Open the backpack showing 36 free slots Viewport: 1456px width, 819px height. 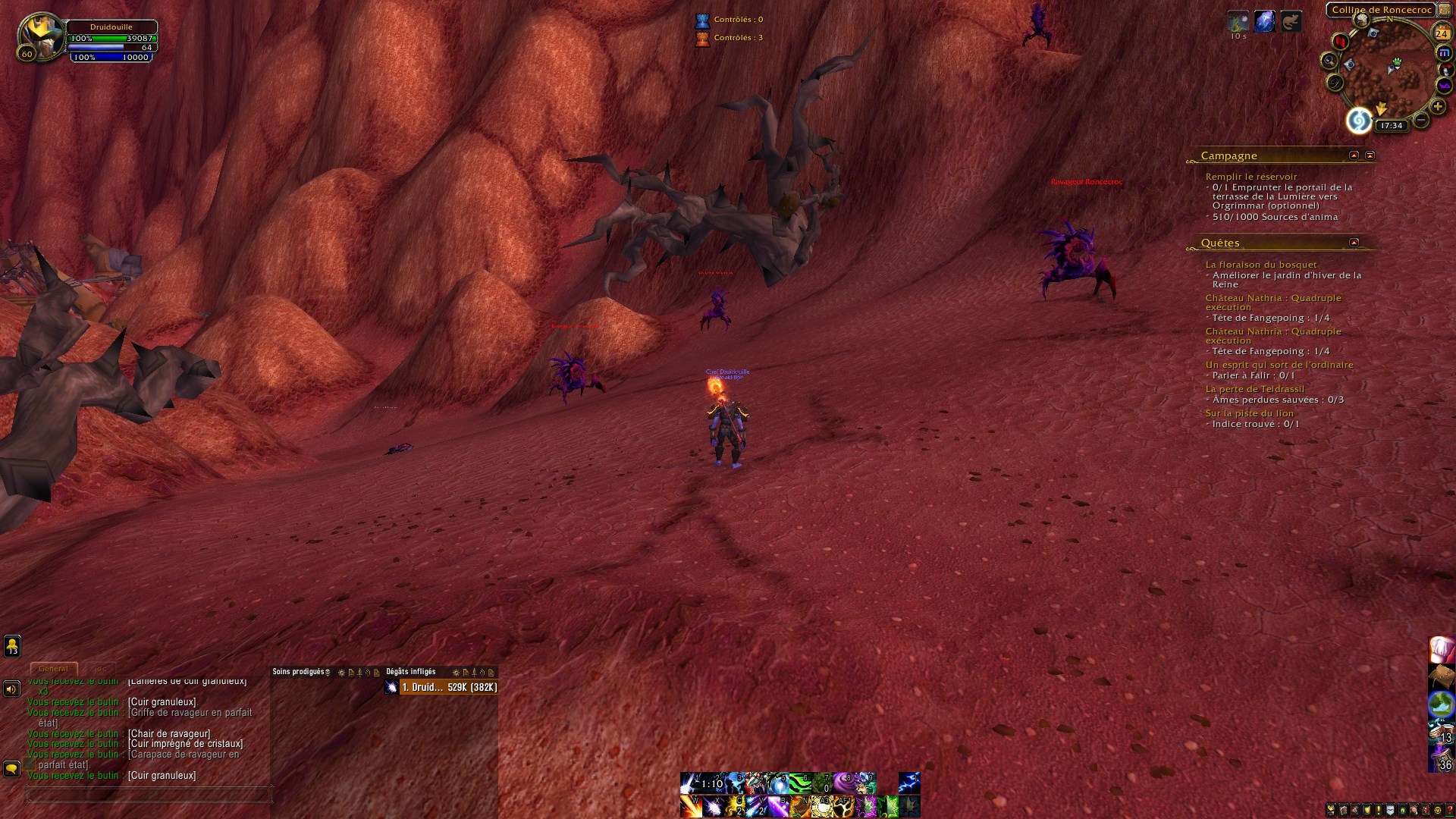click(x=1443, y=759)
